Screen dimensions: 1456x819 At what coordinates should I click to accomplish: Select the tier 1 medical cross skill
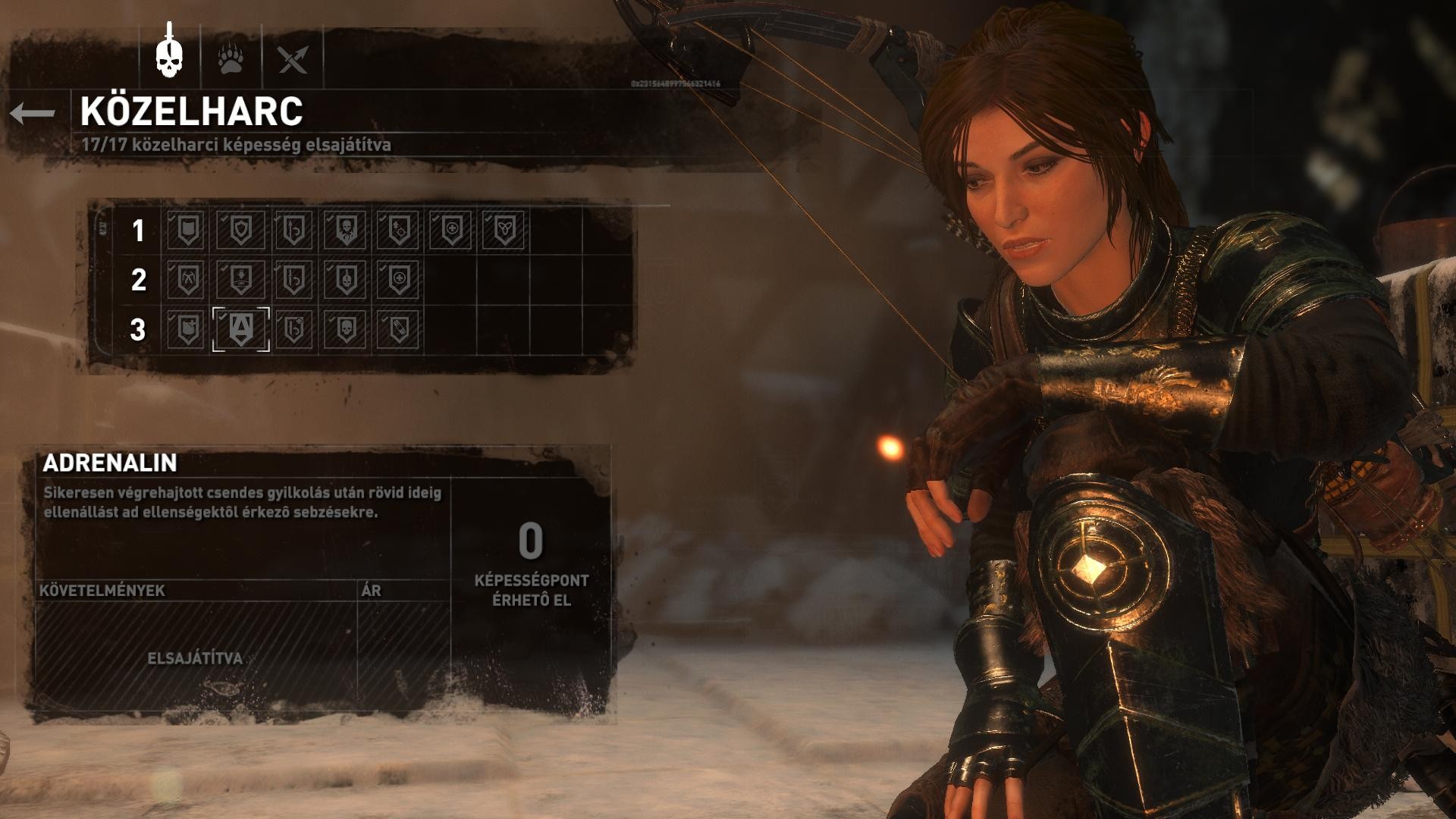point(452,229)
